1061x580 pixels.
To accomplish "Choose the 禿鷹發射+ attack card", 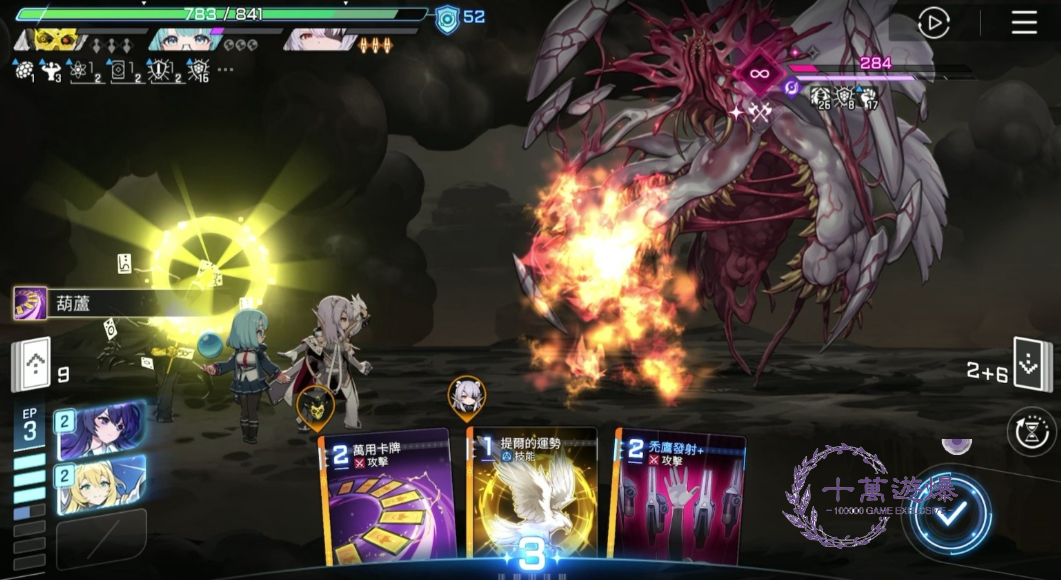I will coord(681,498).
